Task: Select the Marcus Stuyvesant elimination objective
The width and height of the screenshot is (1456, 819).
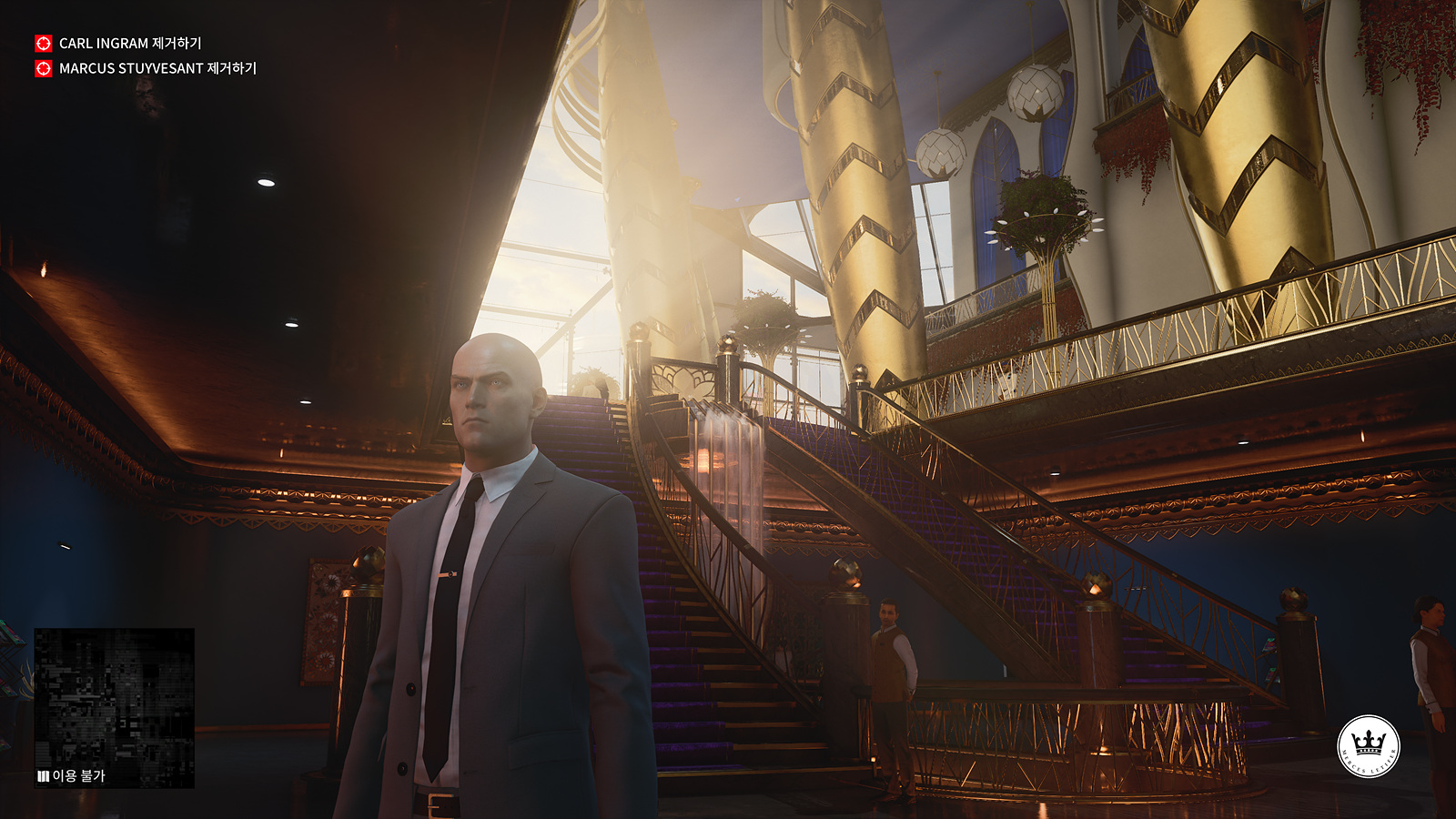Action: [157, 68]
